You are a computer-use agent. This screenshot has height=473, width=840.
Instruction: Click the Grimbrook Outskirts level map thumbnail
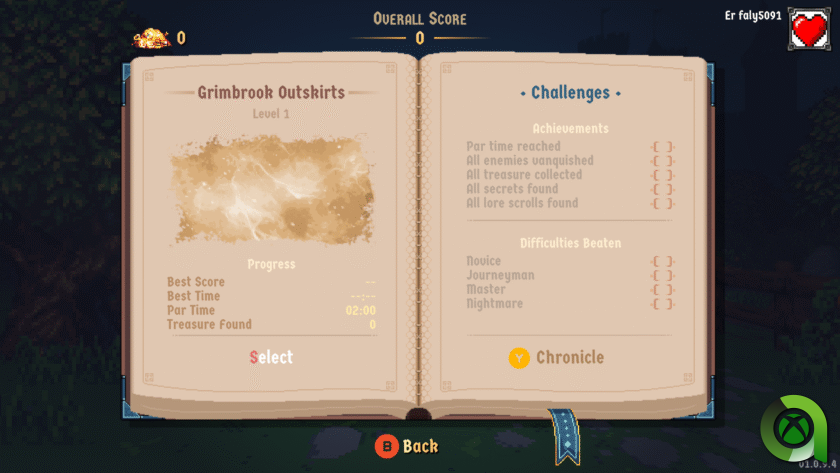pyautogui.click(x=272, y=190)
